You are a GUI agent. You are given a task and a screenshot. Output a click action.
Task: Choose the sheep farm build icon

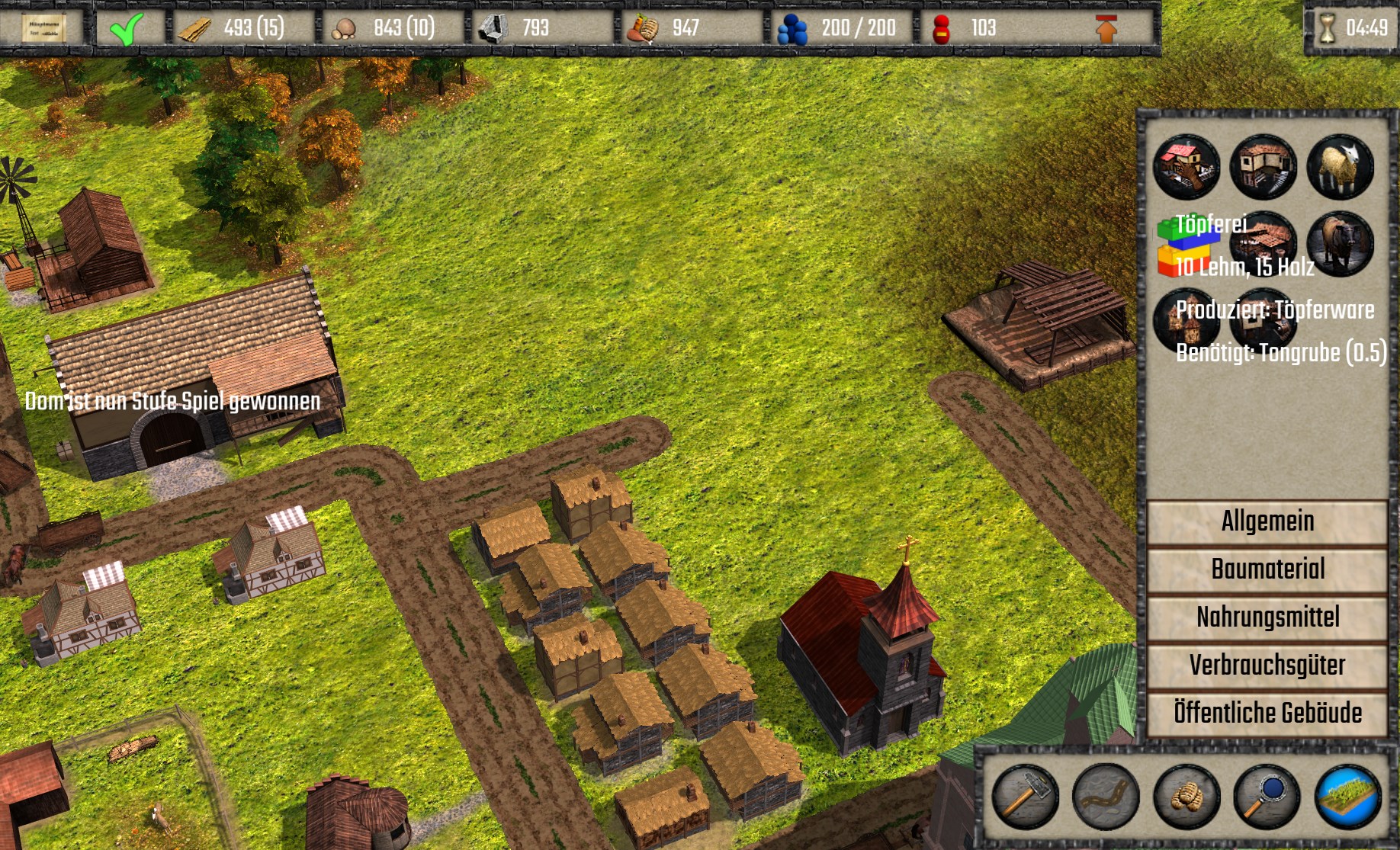[1340, 167]
